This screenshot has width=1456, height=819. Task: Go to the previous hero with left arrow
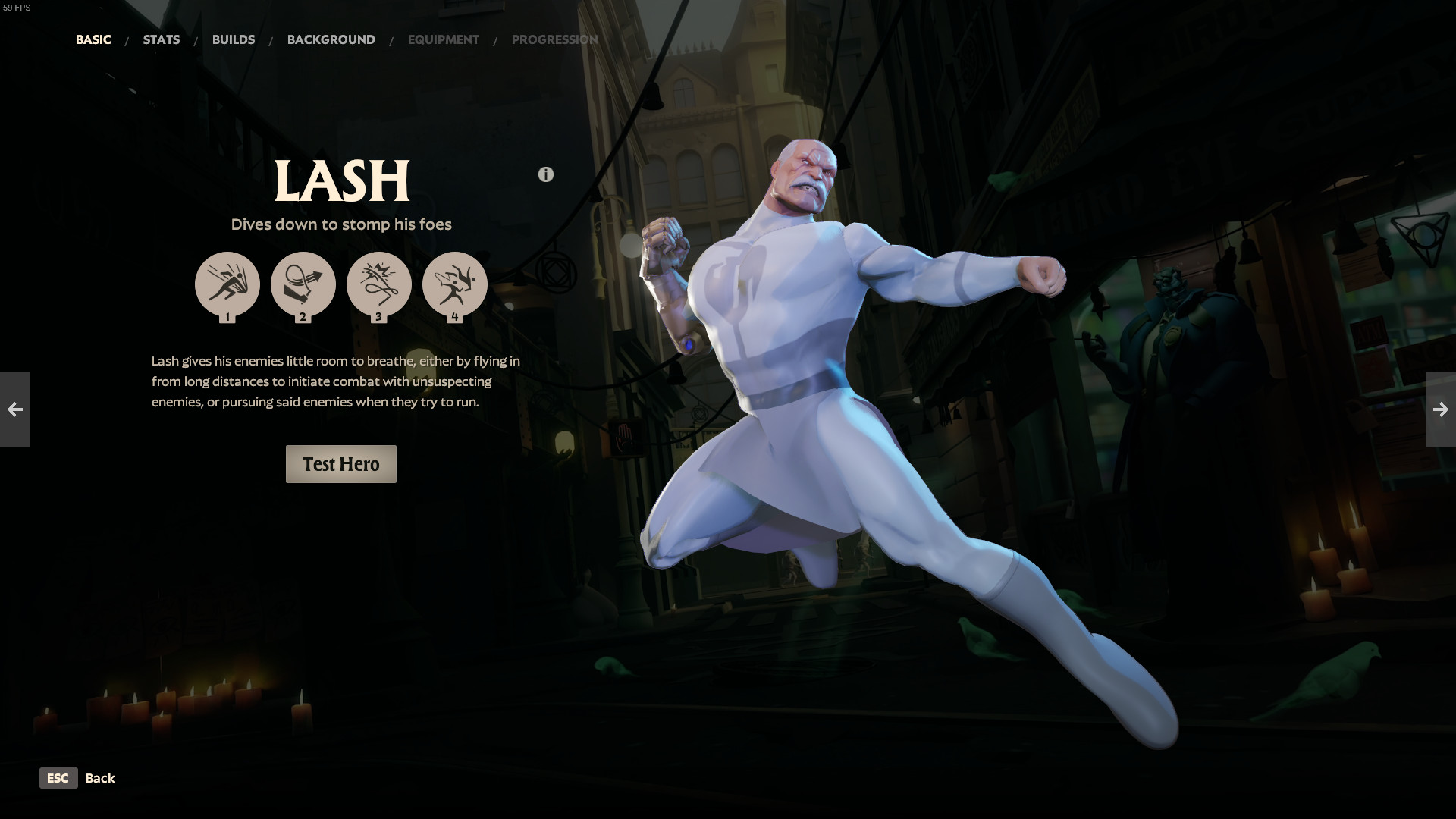click(14, 409)
